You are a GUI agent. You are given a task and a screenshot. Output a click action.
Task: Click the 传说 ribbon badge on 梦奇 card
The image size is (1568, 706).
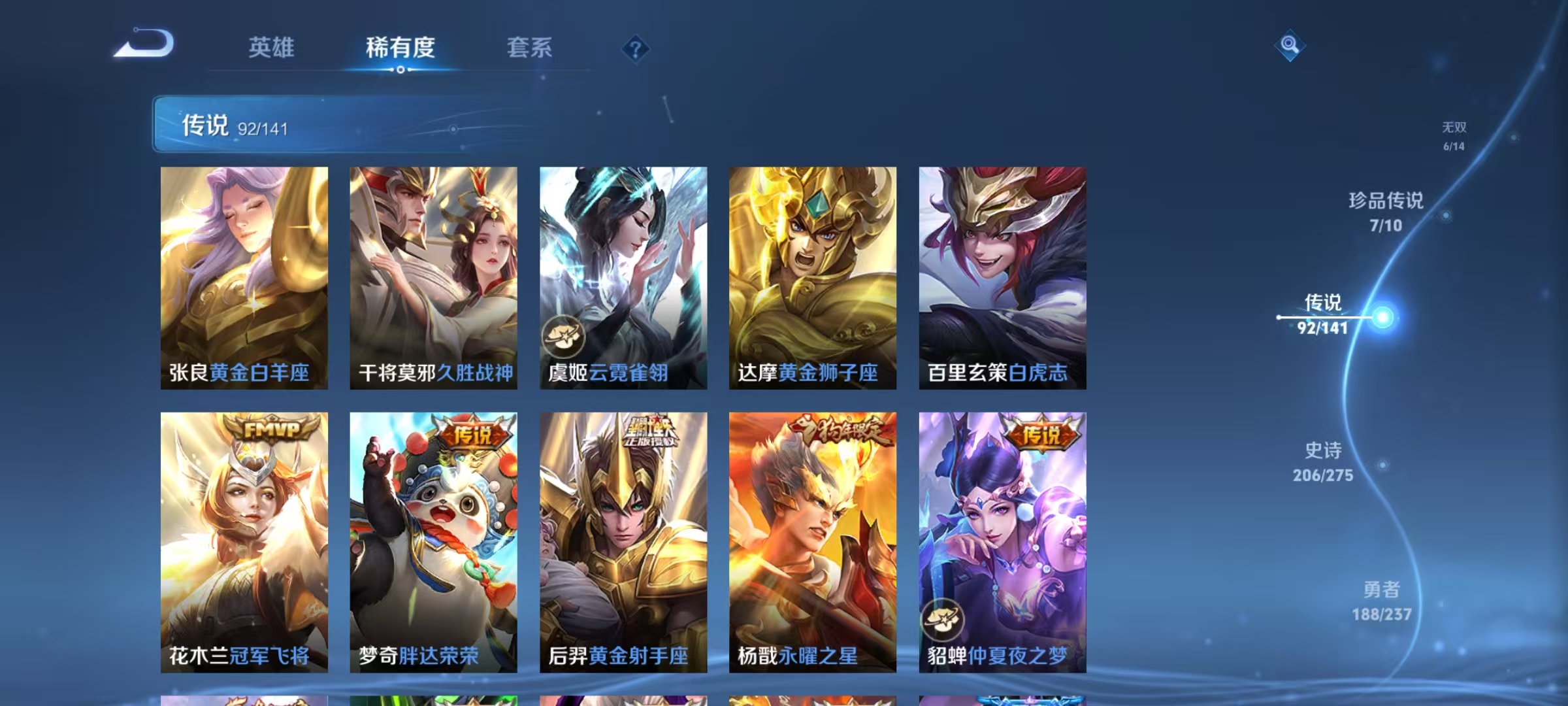click(x=474, y=431)
